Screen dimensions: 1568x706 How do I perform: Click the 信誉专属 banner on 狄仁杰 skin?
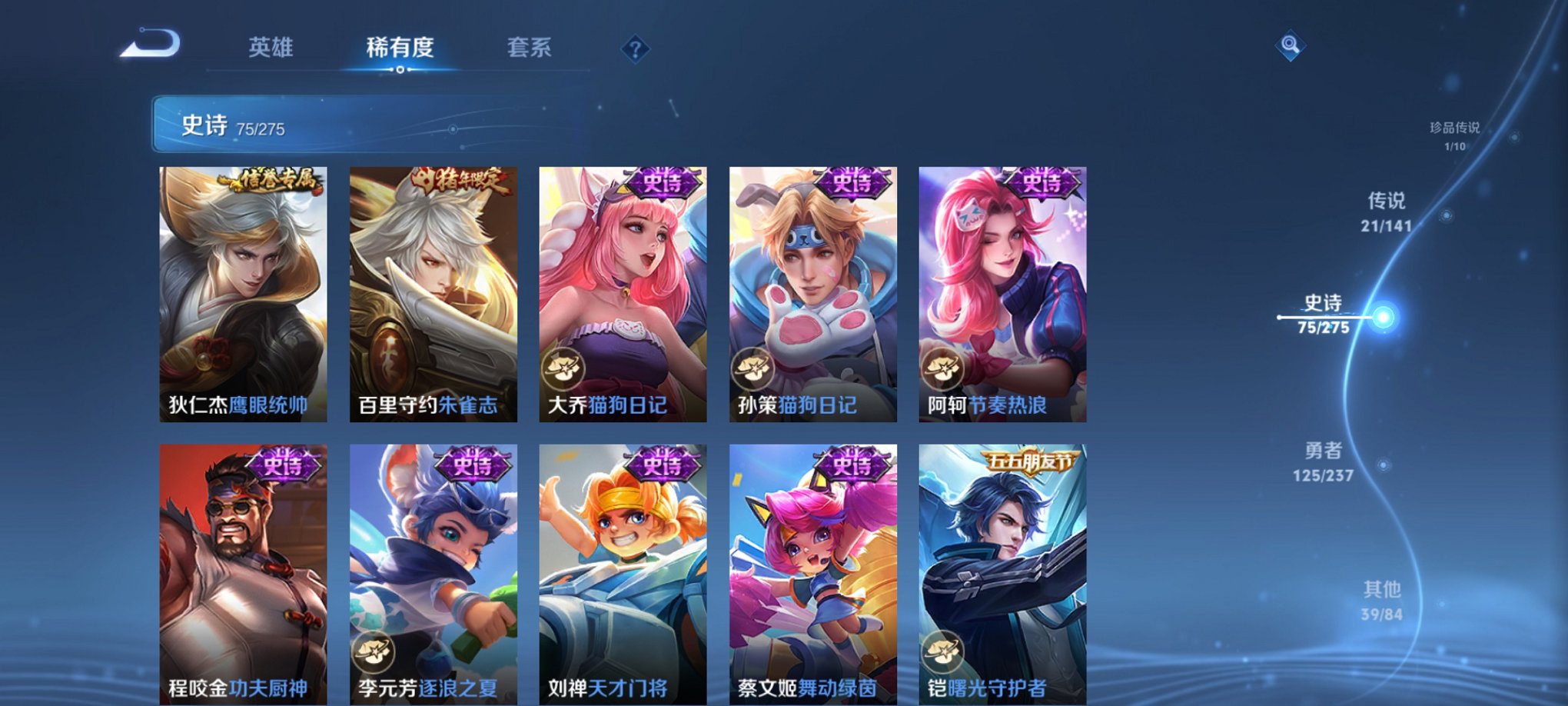click(x=273, y=178)
